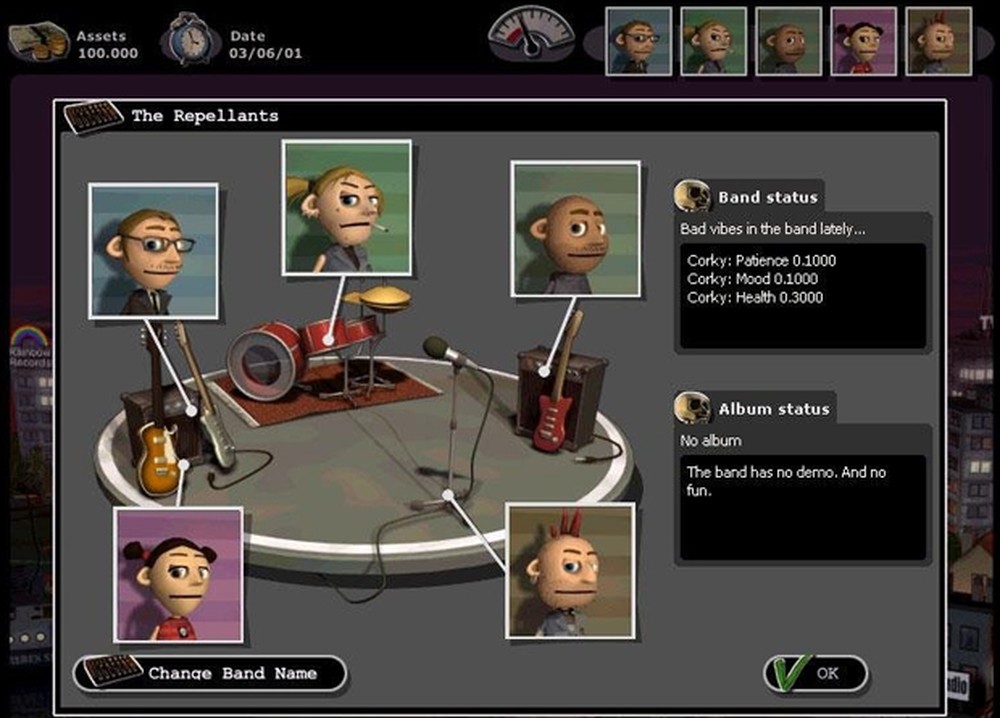The image size is (1000, 718).
Task: Select the smoking blonde portrait in top bar
Action: coord(714,41)
